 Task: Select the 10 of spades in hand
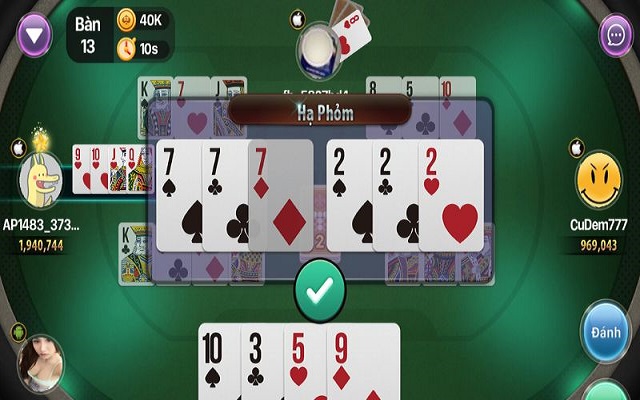click(220, 360)
